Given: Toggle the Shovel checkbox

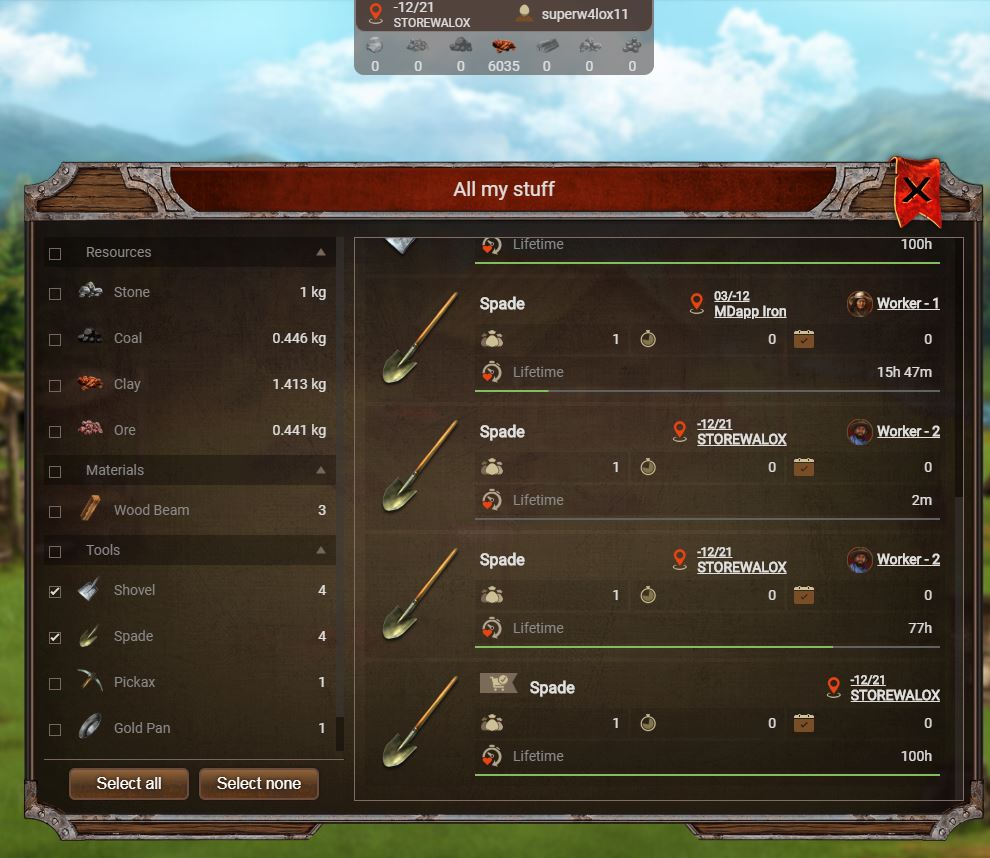Looking at the screenshot, I should (x=55, y=592).
